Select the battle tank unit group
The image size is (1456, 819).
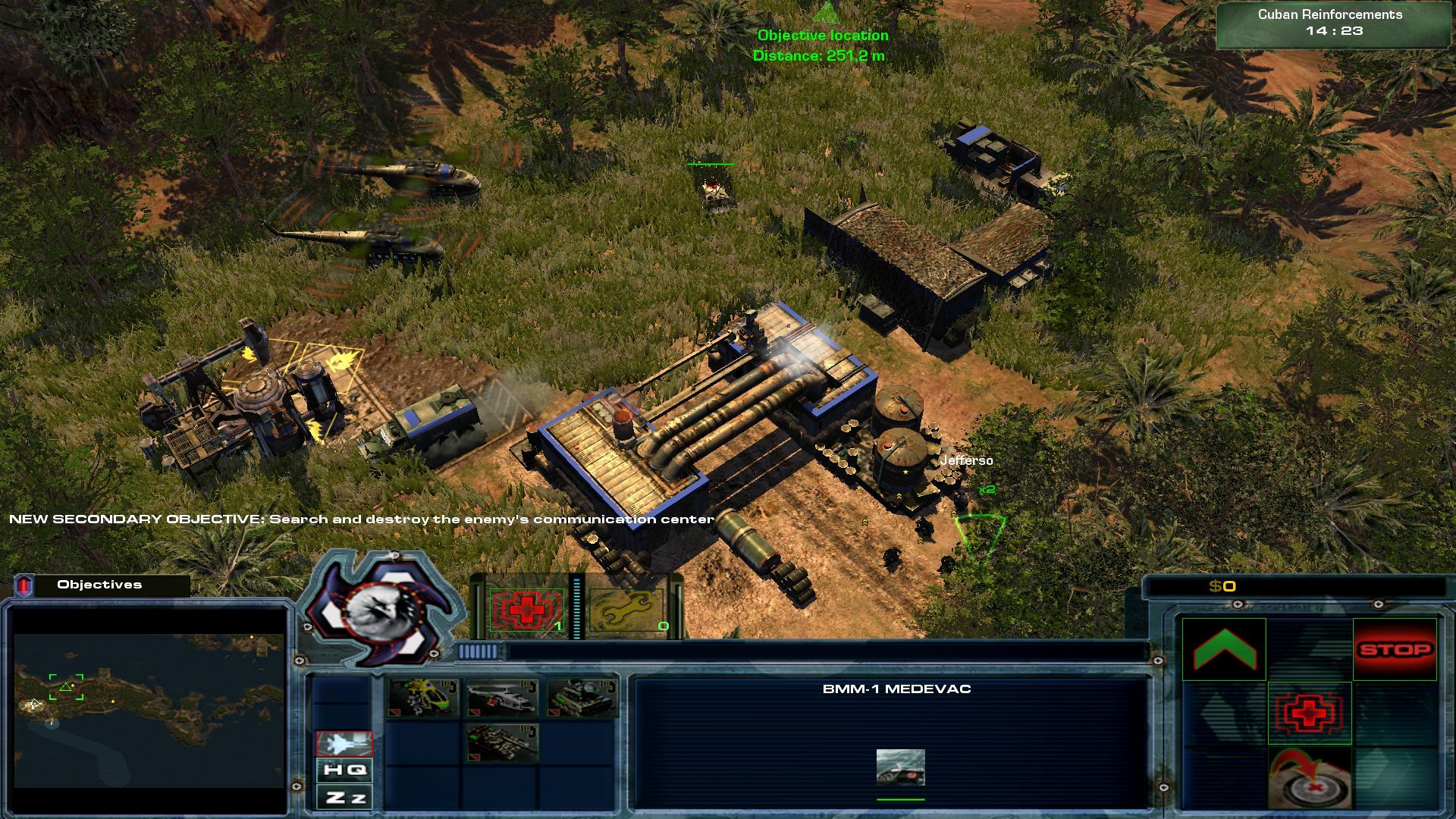[501, 742]
